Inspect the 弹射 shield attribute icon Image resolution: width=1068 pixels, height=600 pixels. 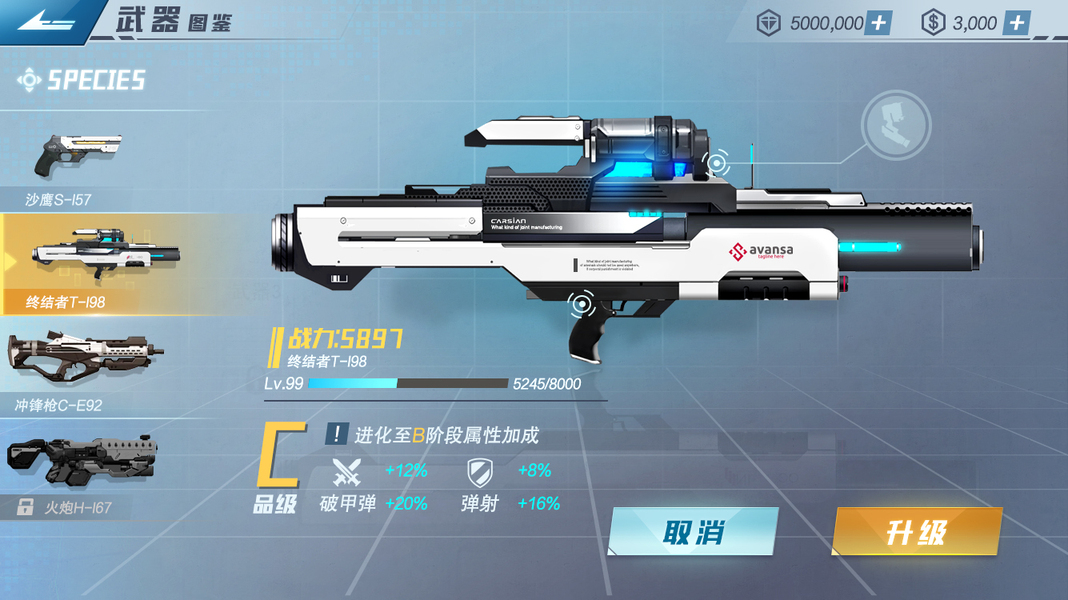pos(479,471)
